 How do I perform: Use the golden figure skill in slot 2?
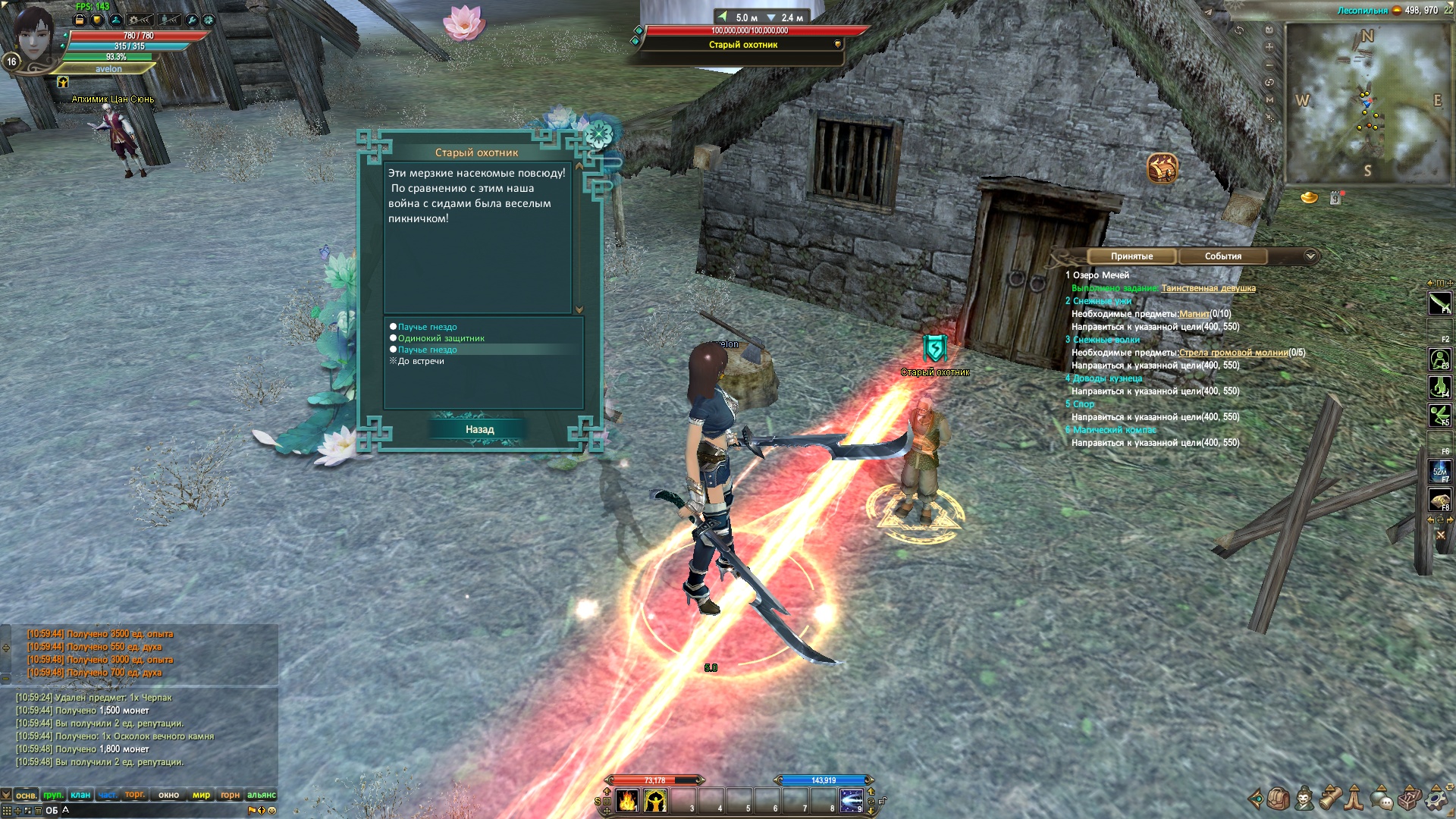tap(655, 800)
